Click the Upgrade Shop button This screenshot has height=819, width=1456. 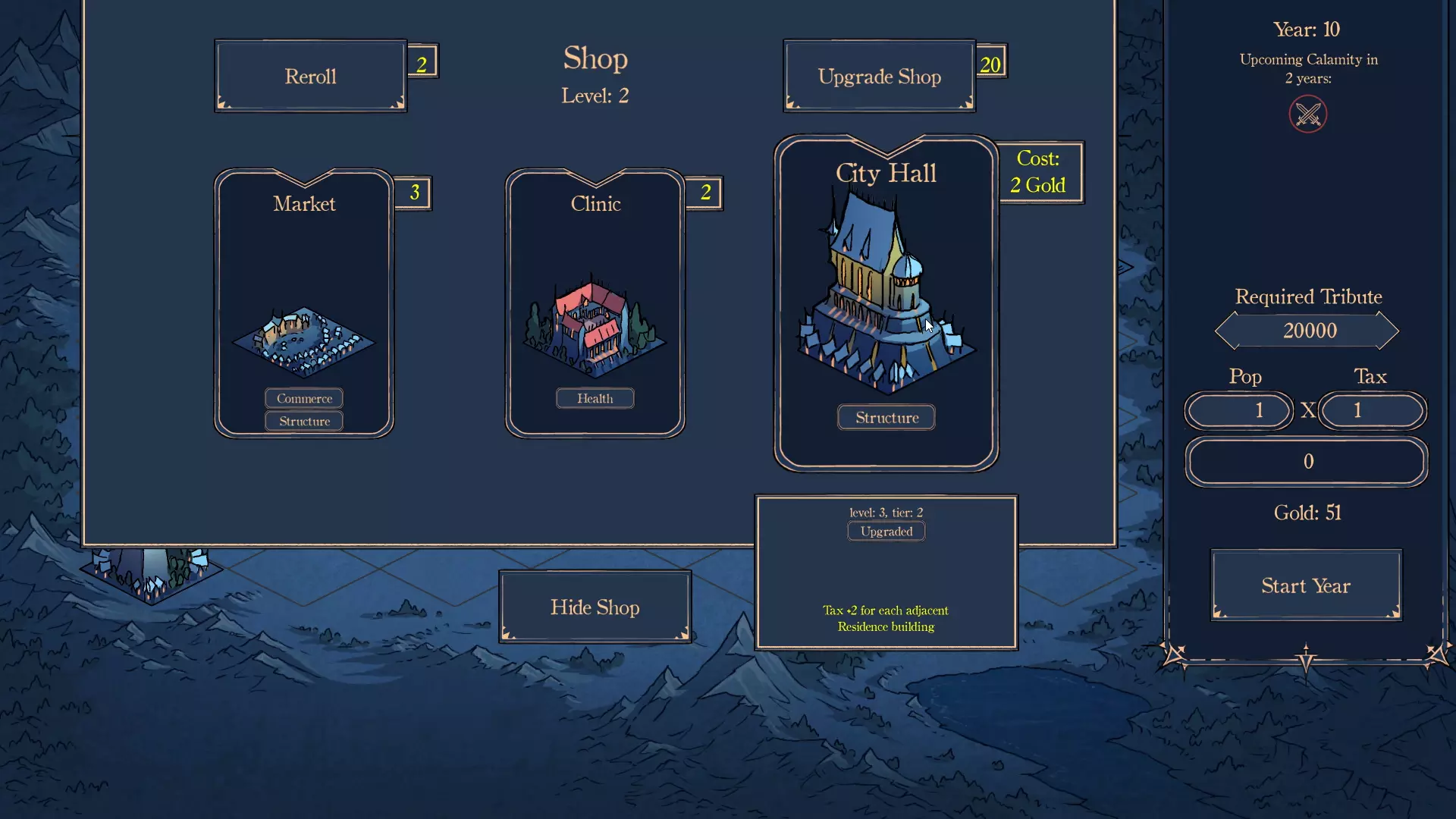click(x=879, y=76)
